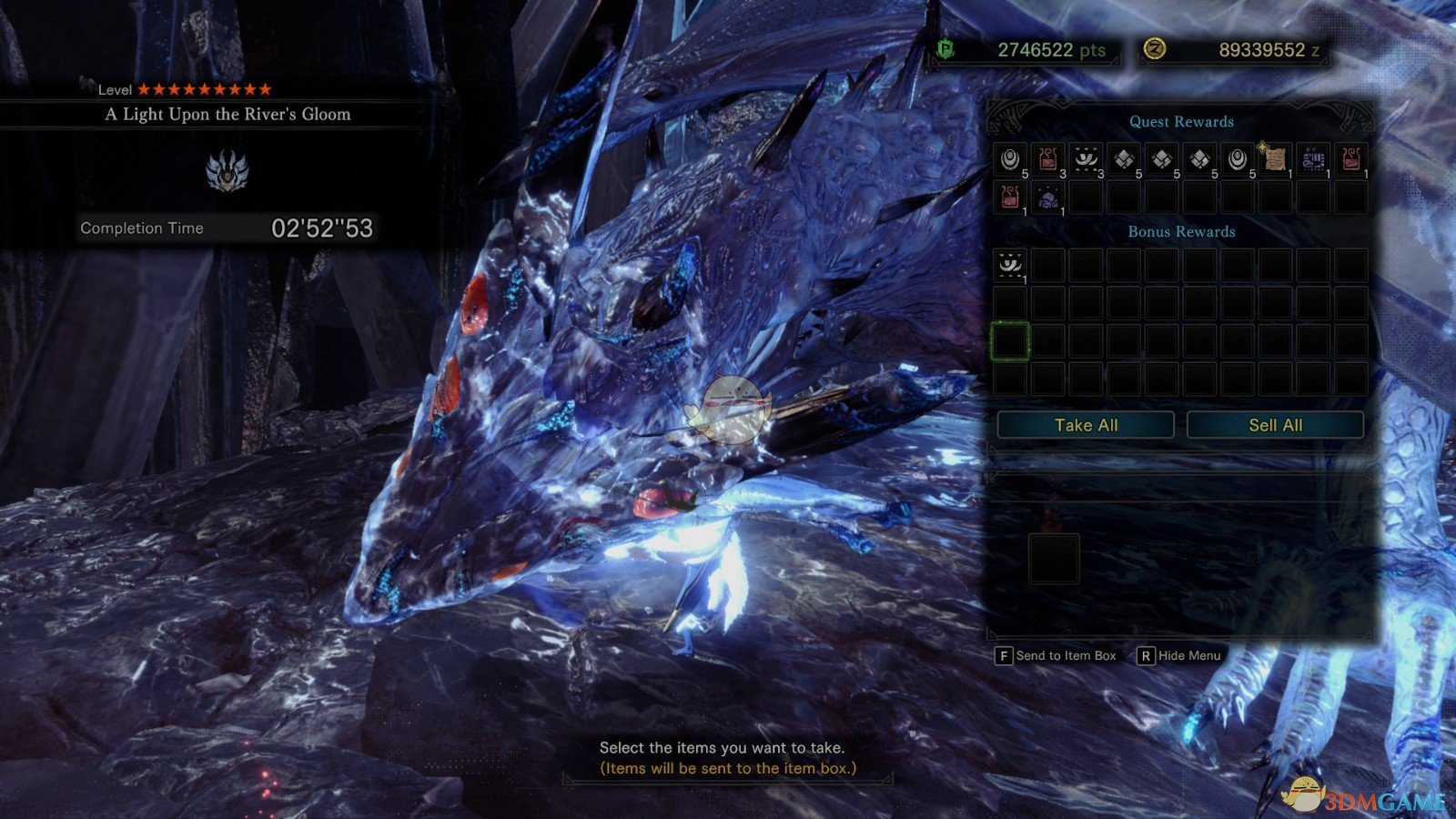The image size is (1456, 819).
Task: Choose the blue ore pile reward
Action: [1047, 197]
